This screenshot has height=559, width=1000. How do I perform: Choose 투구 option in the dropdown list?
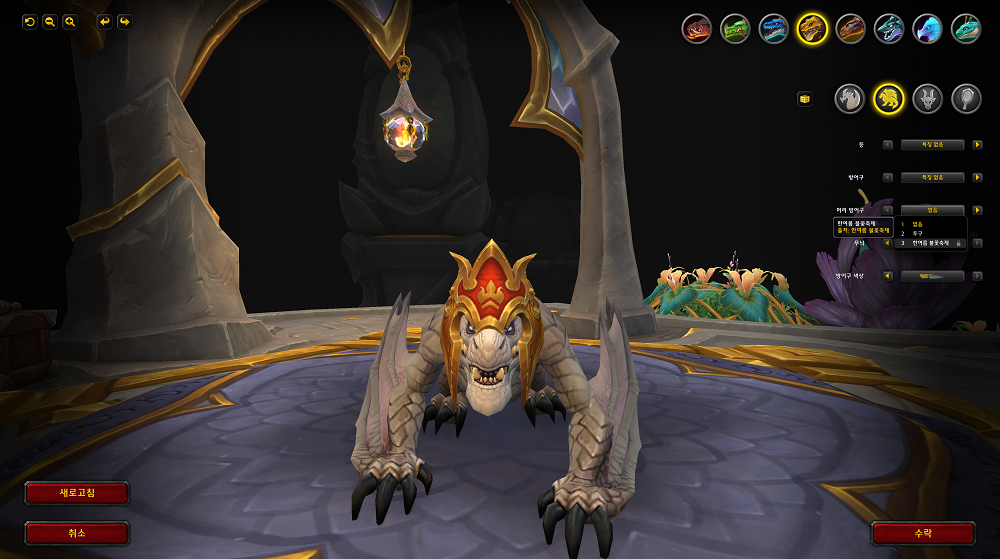tap(922, 233)
